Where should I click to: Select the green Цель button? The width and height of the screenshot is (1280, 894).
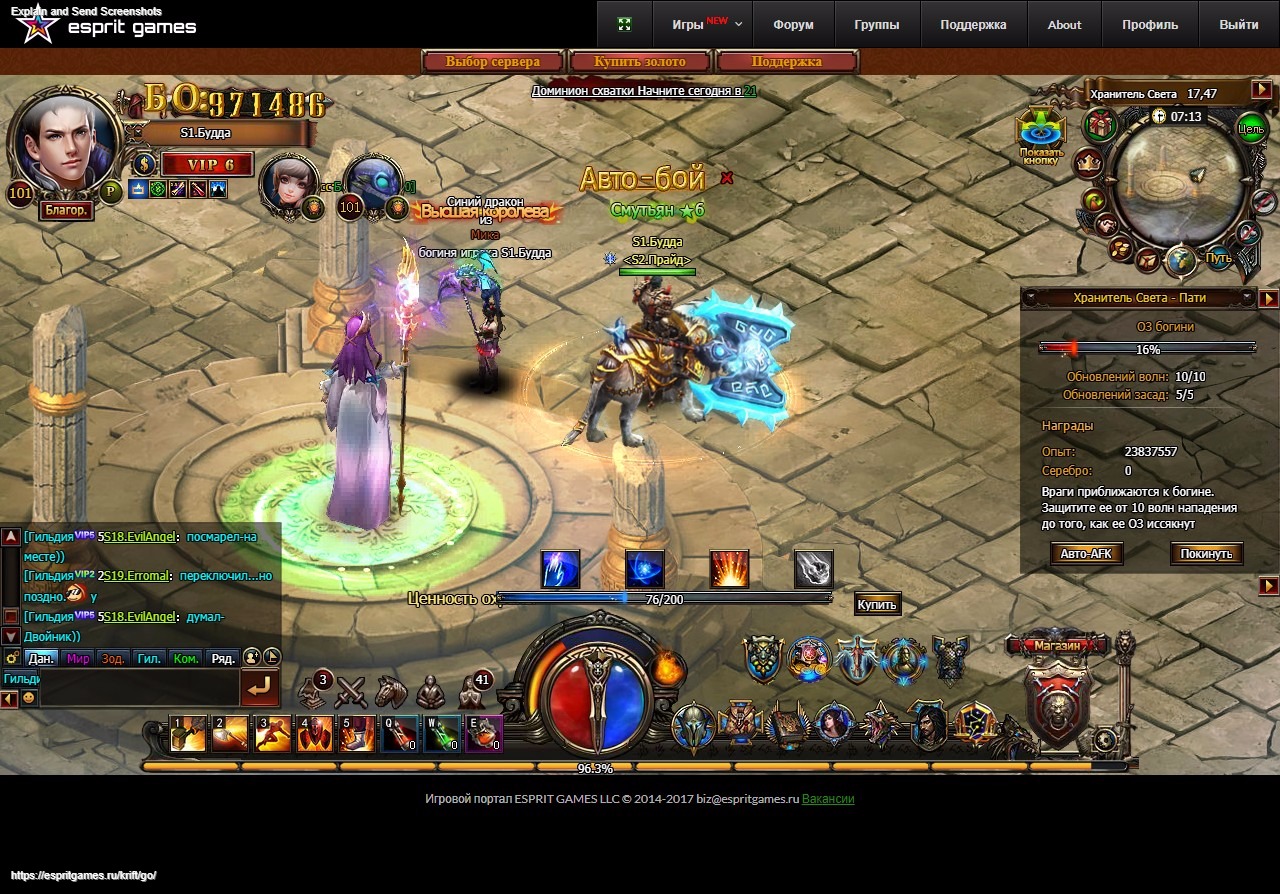coord(1250,128)
